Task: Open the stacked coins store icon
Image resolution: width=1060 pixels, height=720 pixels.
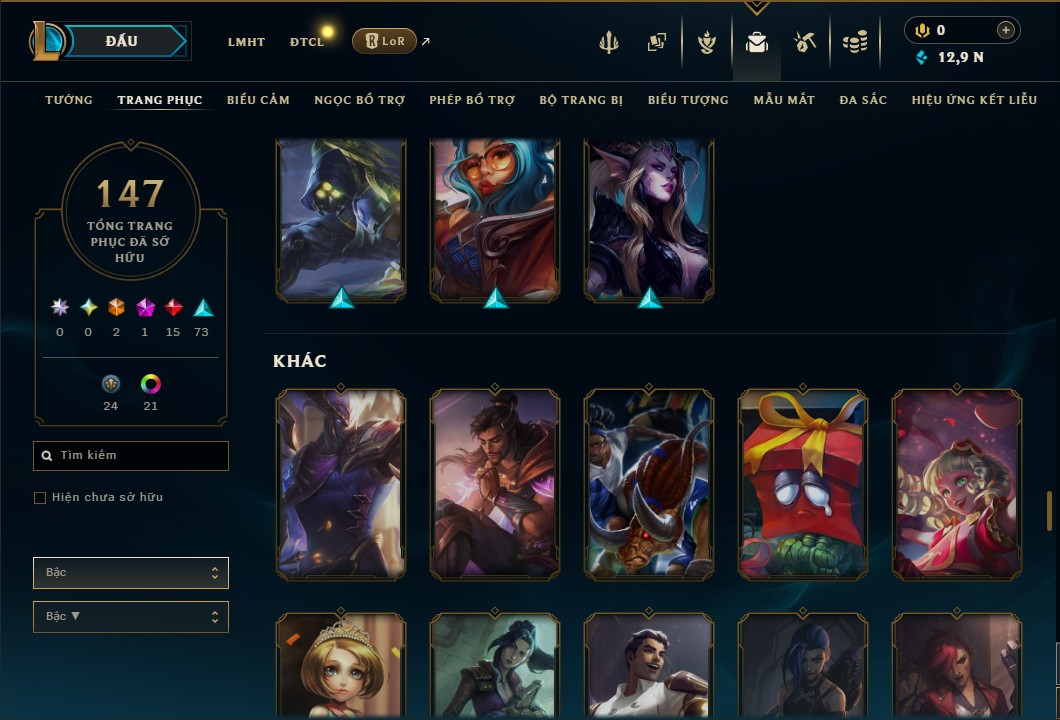Action: [x=854, y=42]
